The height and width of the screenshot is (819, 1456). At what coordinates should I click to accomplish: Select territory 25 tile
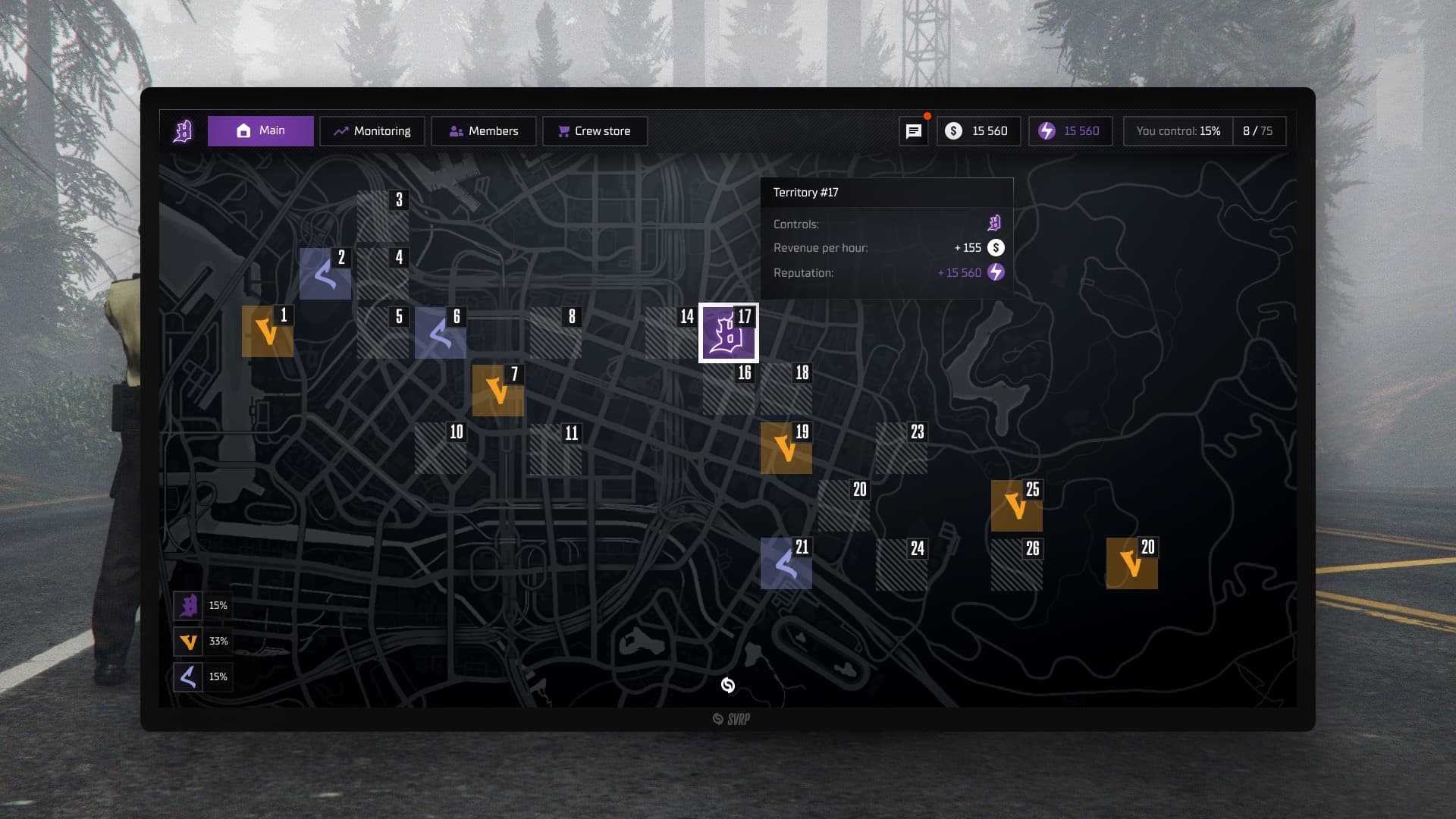(x=1016, y=506)
